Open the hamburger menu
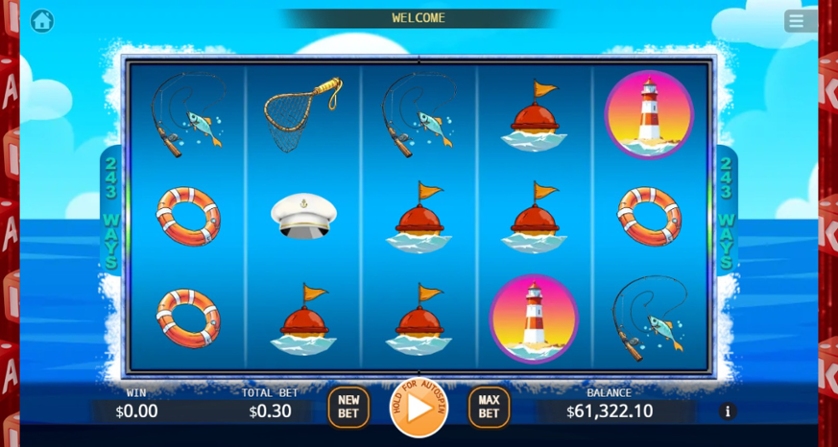The height and width of the screenshot is (447, 838). pos(800,20)
